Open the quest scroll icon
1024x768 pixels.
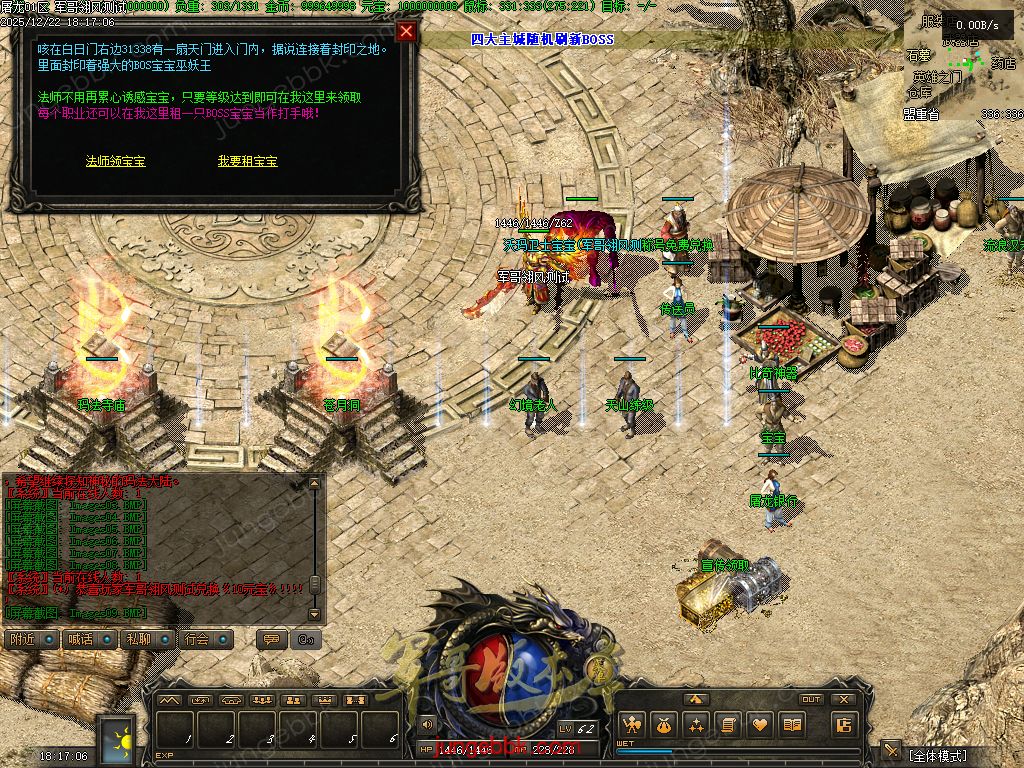728,725
